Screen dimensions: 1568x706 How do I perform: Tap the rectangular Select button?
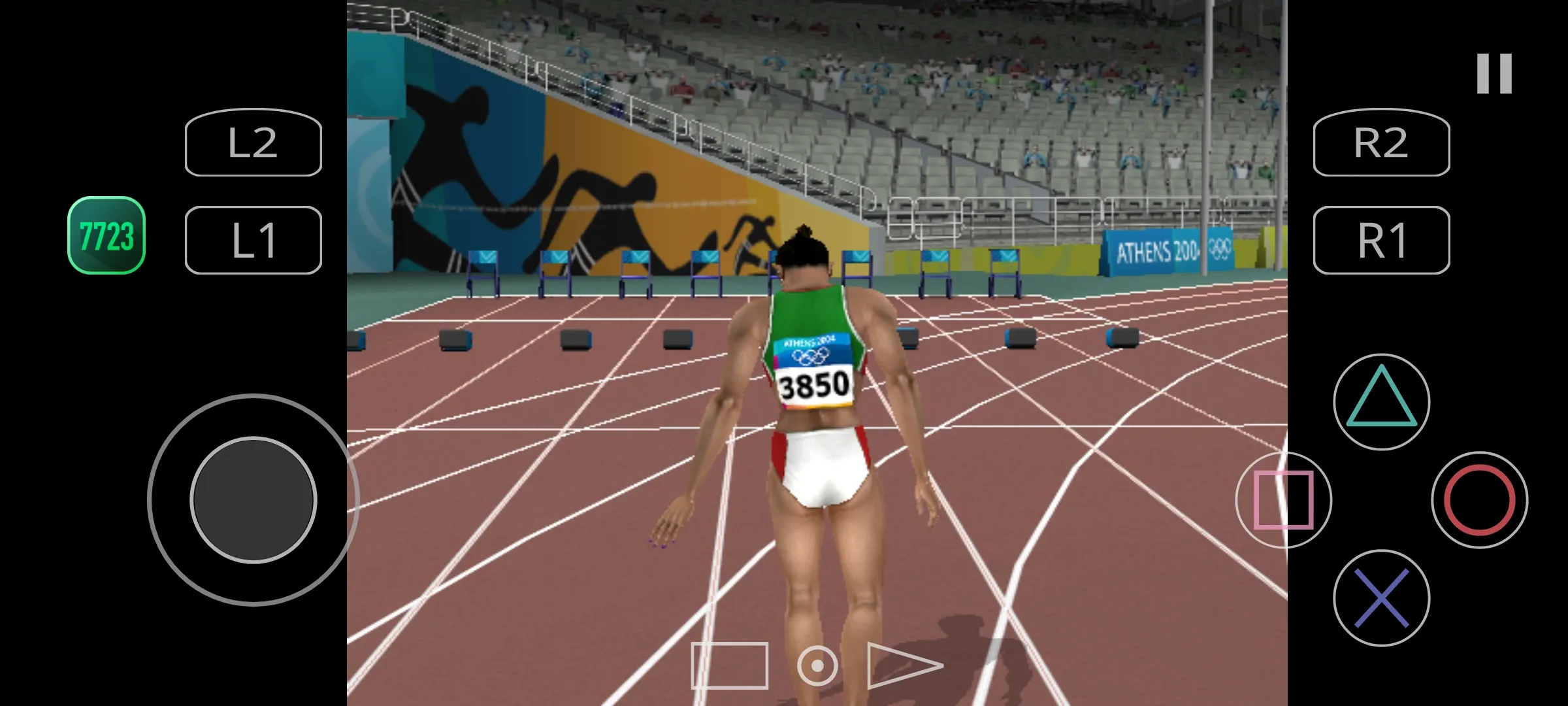pyautogui.click(x=729, y=665)
